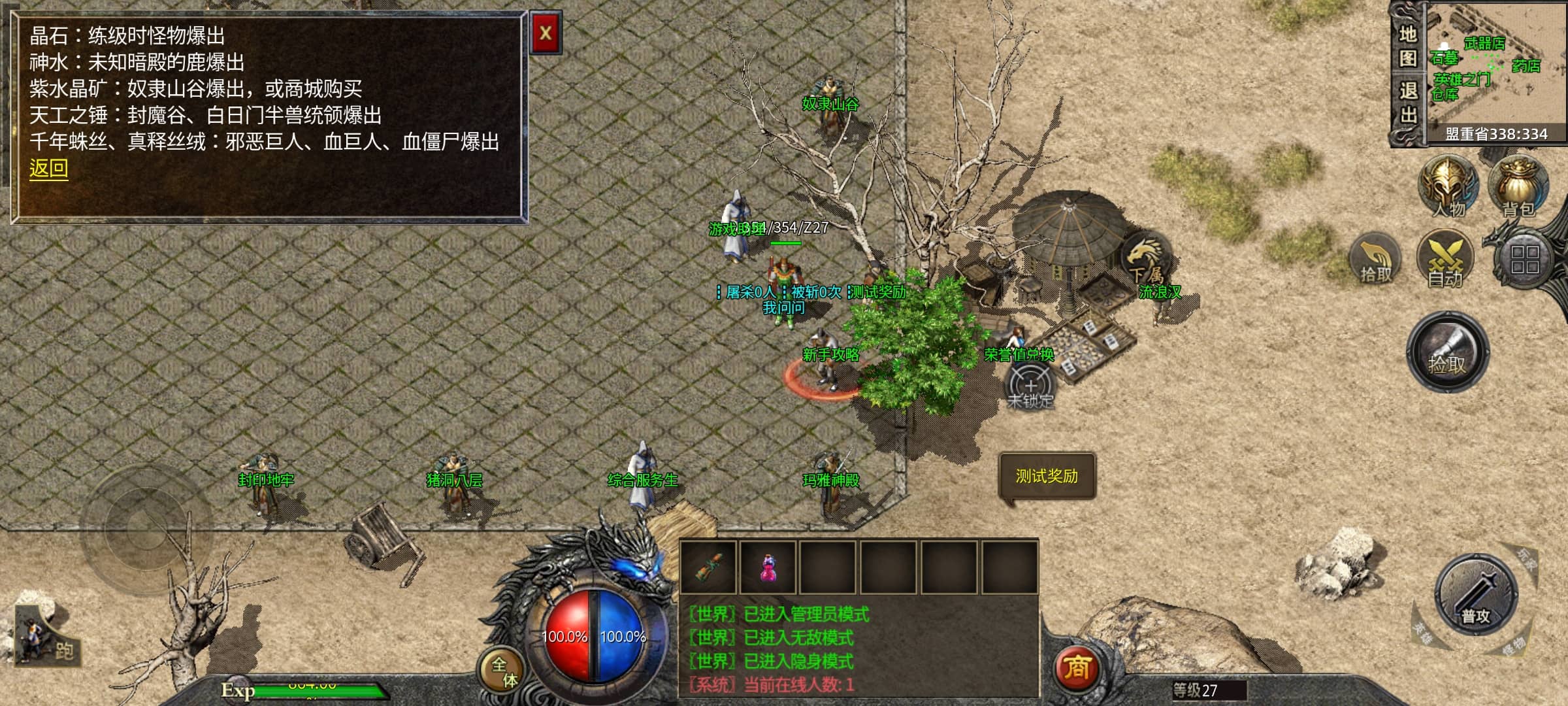Click the 返回 link in the dialog
1568x706 pixels.
pyautogui.click(x=48, y=169)
